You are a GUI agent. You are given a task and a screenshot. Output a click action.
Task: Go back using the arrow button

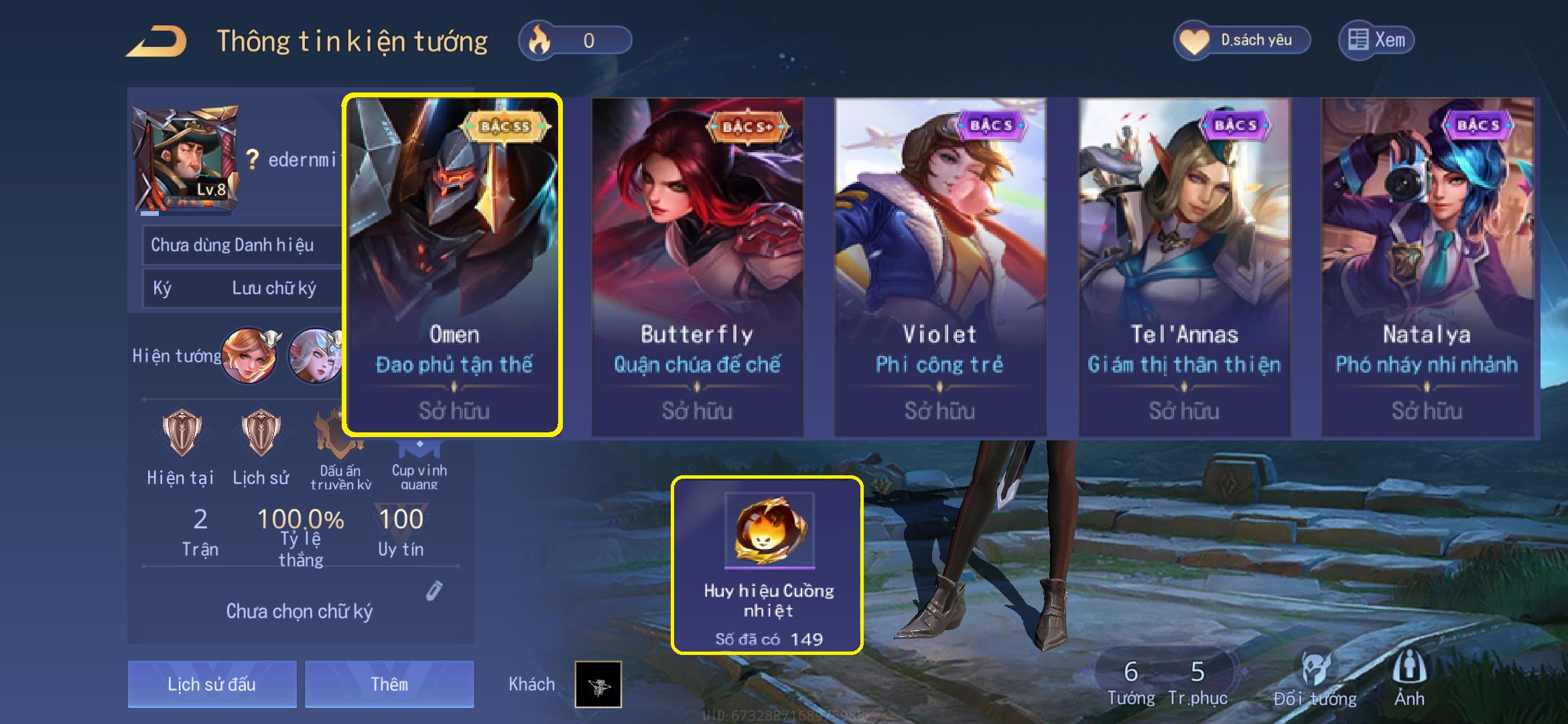pos(157,42)
